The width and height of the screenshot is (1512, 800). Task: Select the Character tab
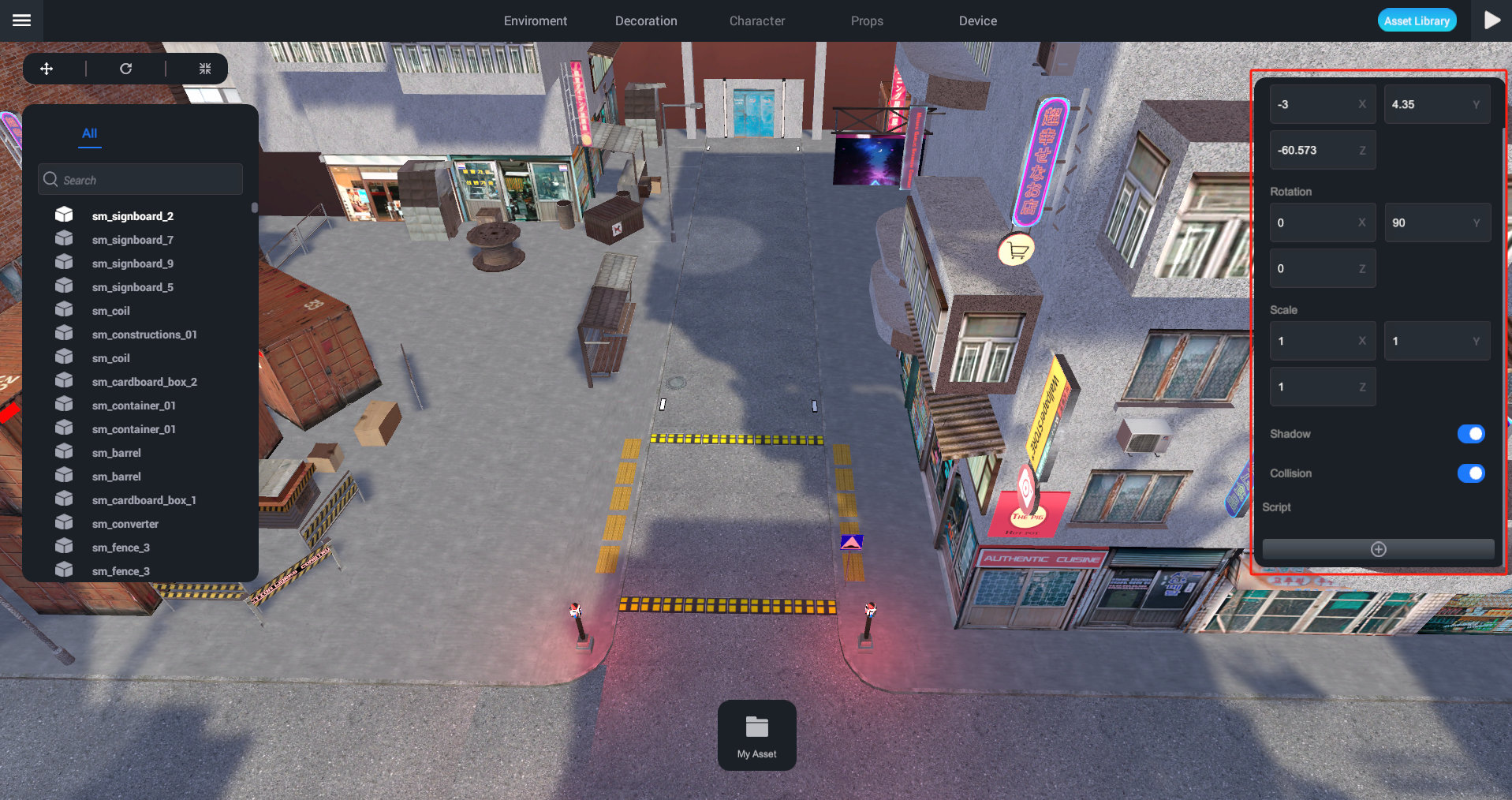(756, 21)
